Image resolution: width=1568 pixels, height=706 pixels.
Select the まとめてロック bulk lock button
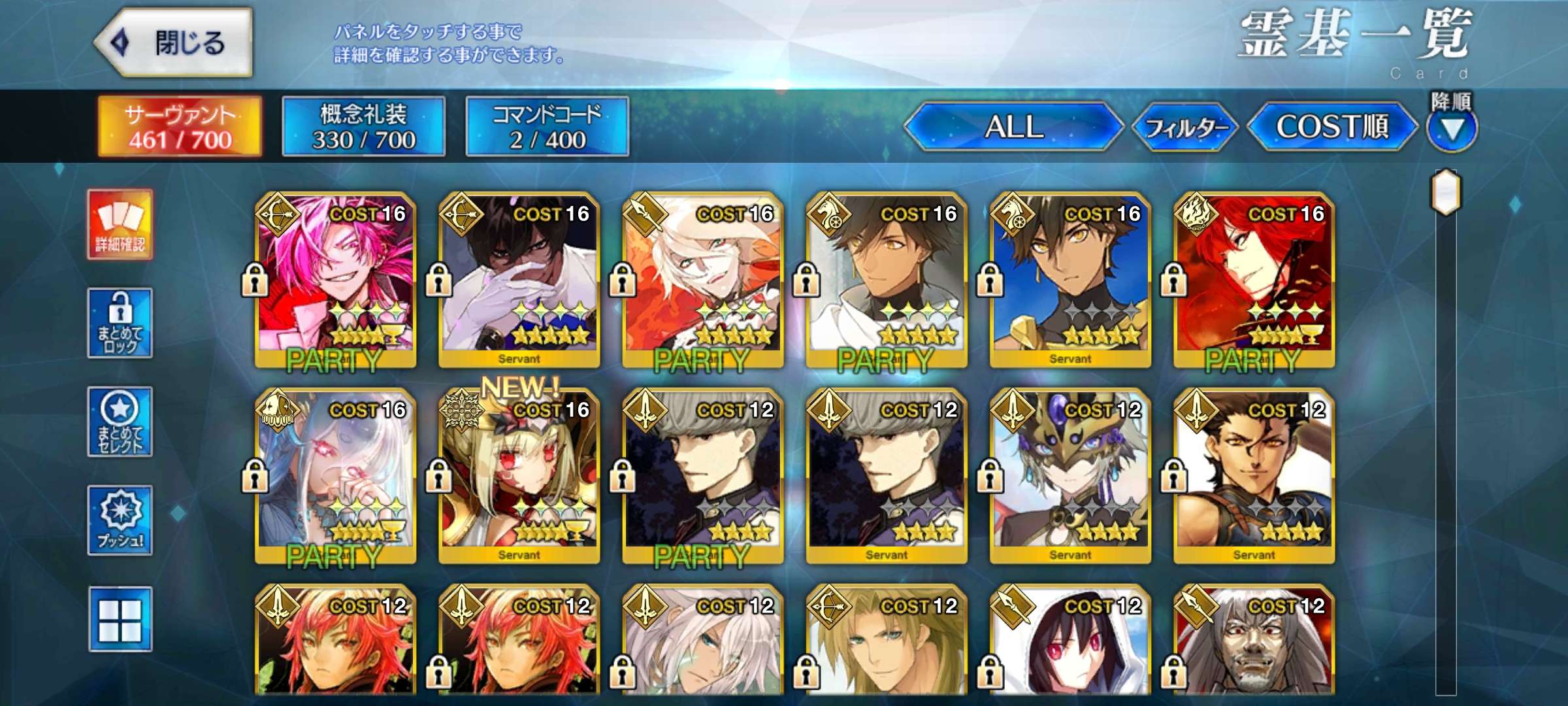click(x=120, y=323)
